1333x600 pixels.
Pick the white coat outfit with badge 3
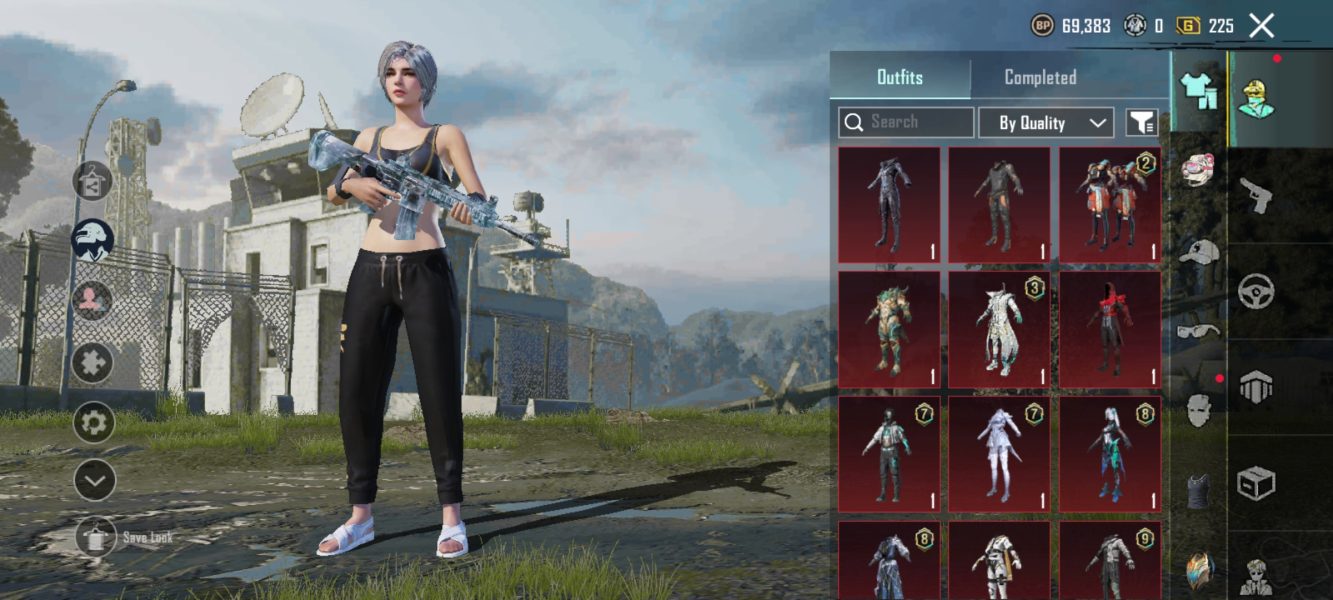click(x=999, y=329)
